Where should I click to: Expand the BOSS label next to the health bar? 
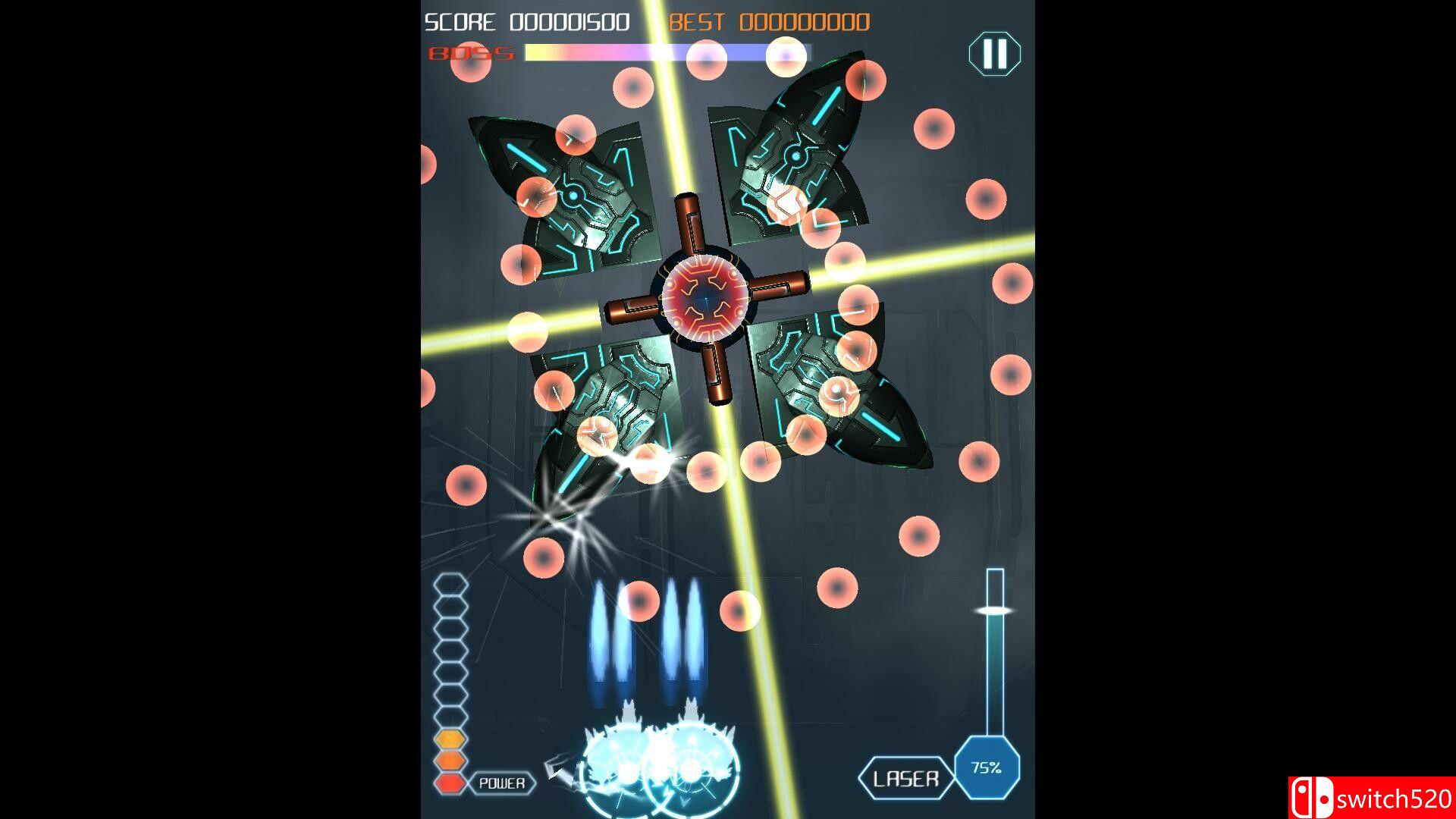470,52
